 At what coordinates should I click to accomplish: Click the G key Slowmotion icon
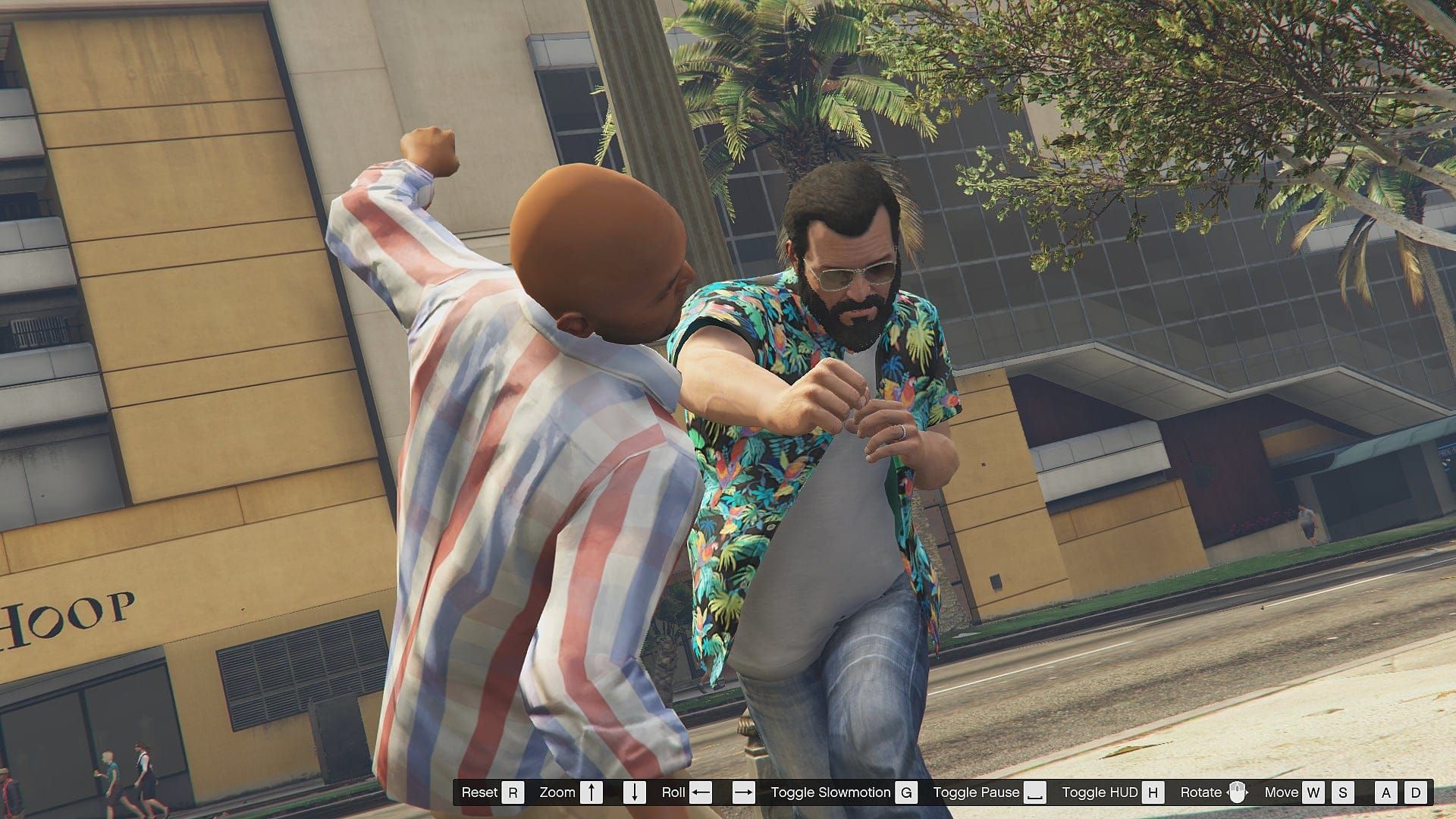(907, 793)
